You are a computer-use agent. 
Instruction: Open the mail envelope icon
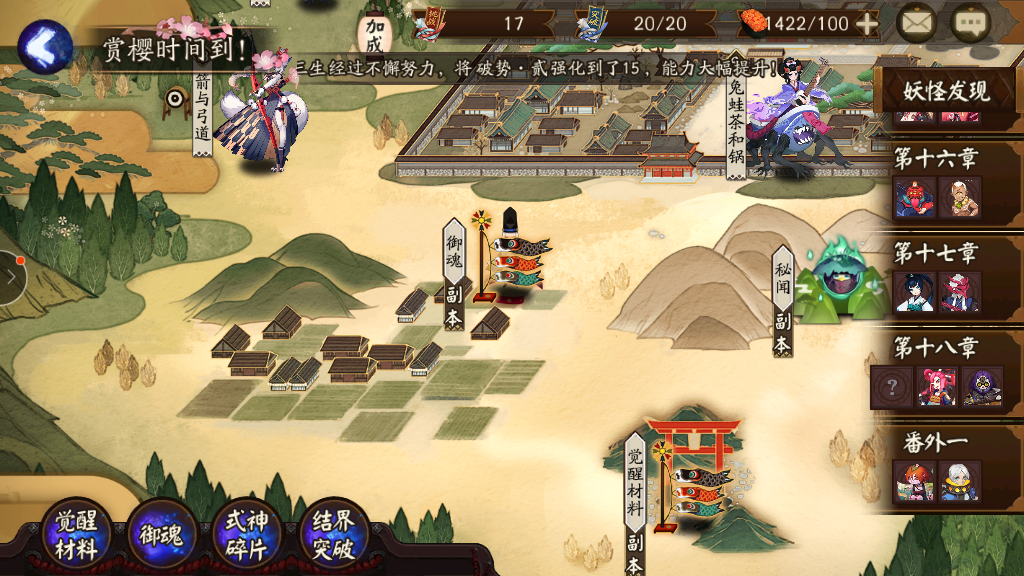(916, 23)
